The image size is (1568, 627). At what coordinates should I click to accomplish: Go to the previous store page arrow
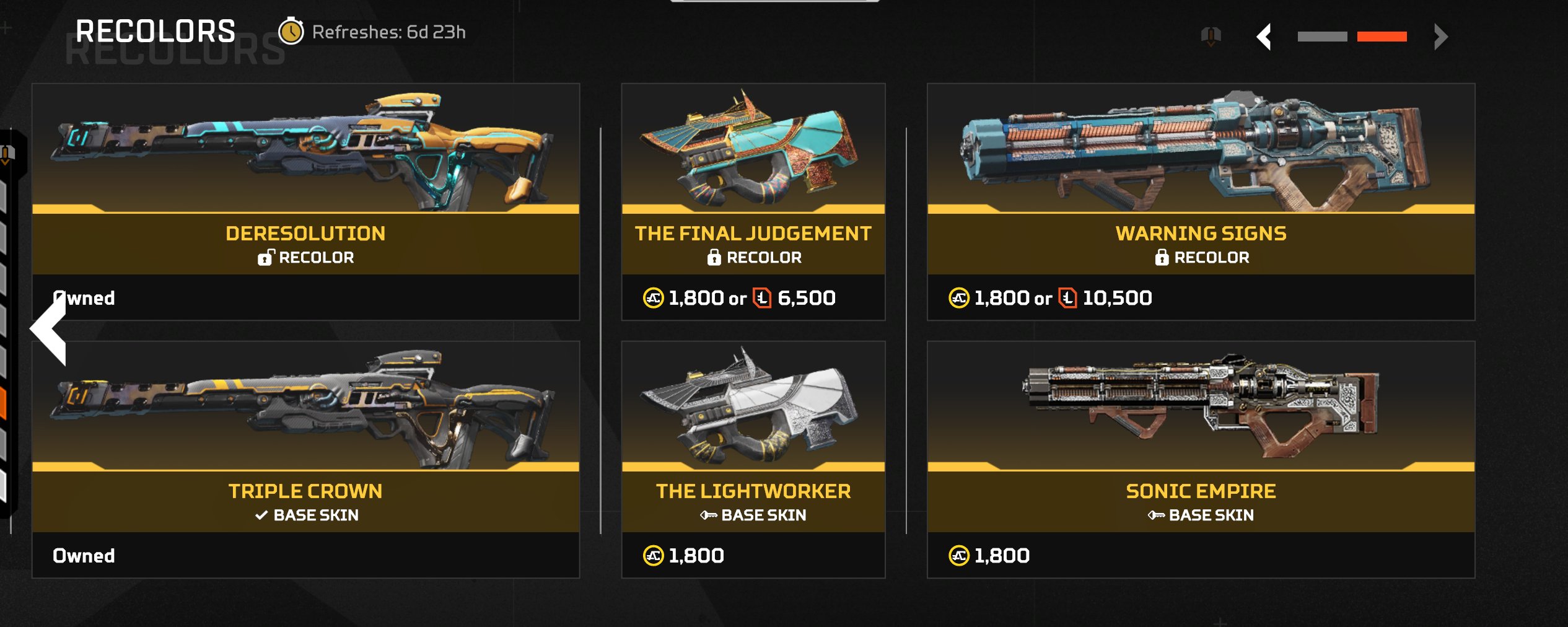(1264, 37)
